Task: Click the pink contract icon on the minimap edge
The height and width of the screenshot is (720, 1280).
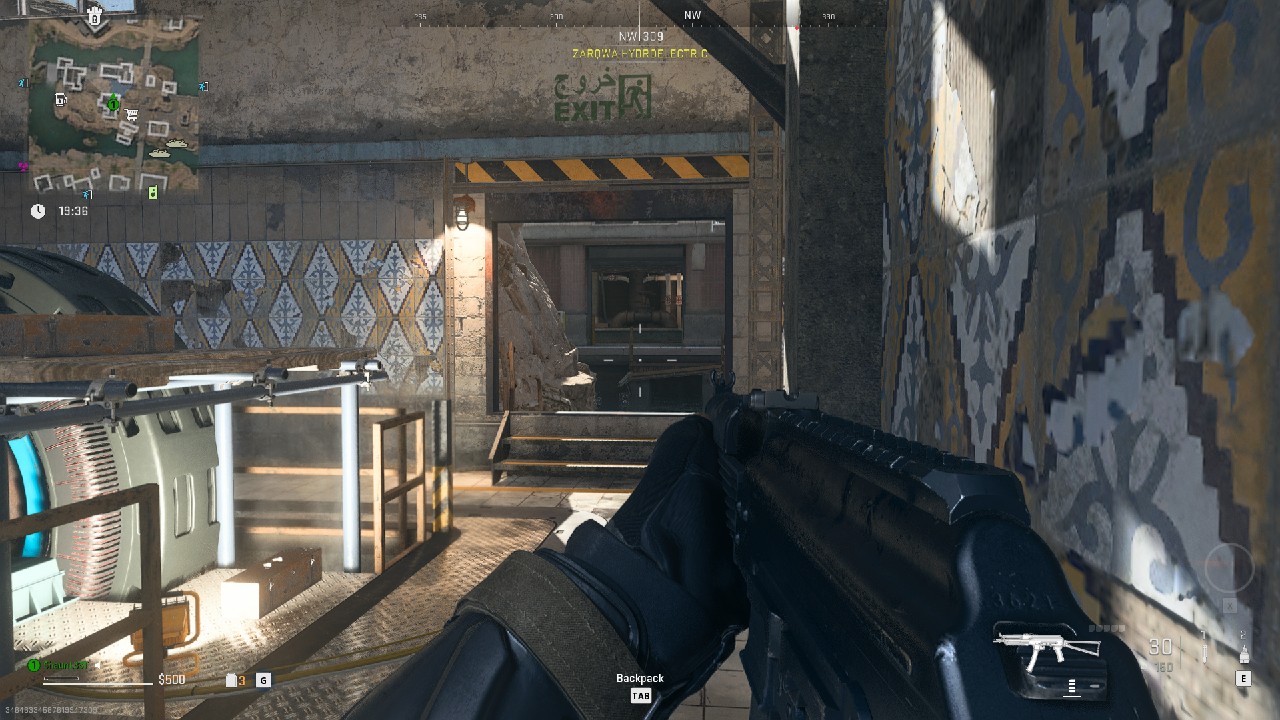Action: coord(21,167)
